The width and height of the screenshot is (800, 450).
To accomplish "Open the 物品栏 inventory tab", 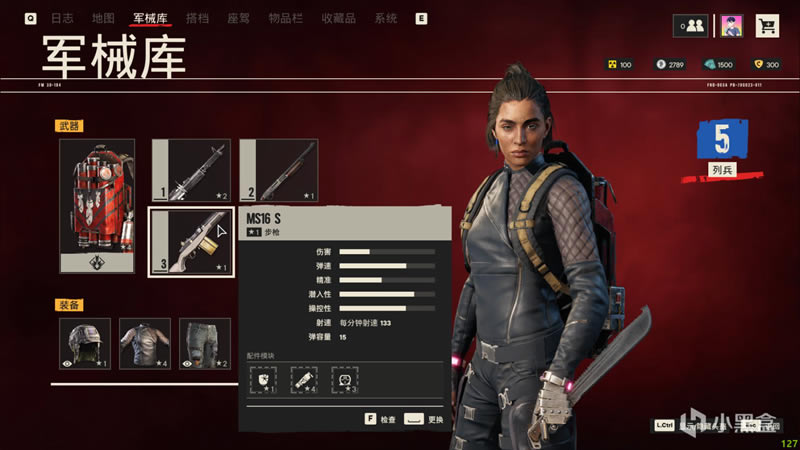I will click(x=285, y=18).
